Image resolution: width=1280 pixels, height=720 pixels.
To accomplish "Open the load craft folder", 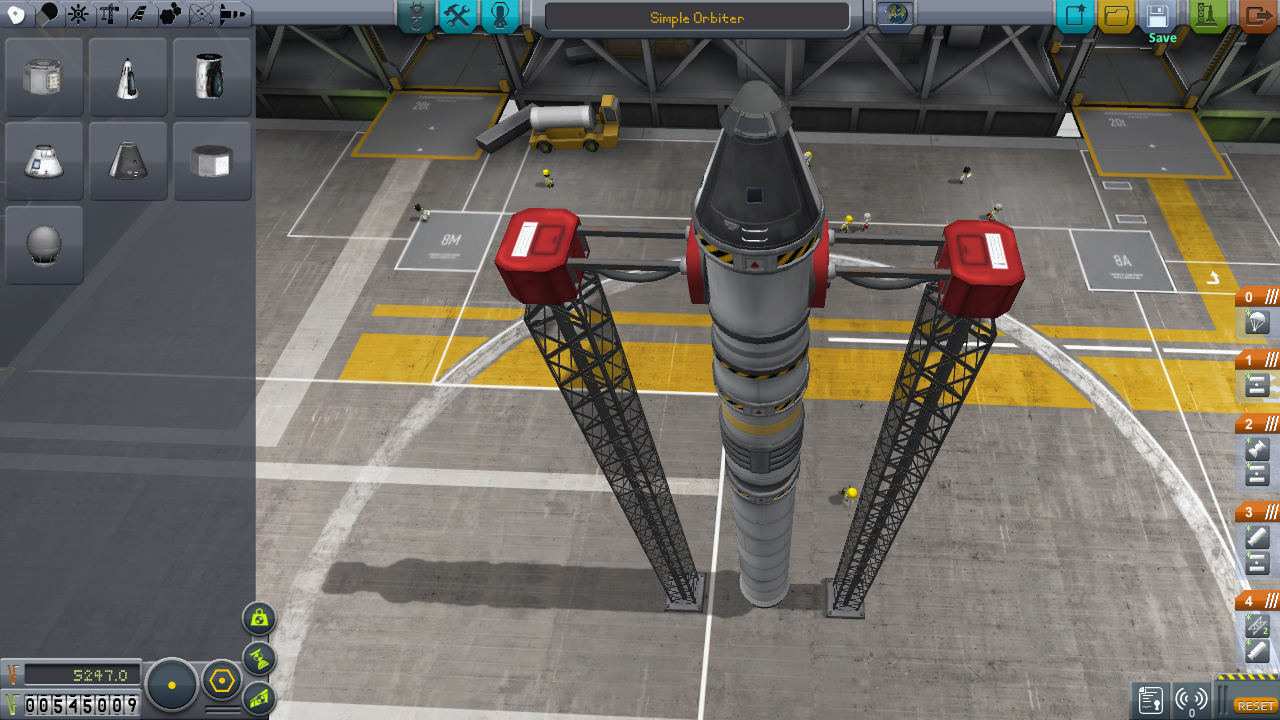I will (1116, 16).
